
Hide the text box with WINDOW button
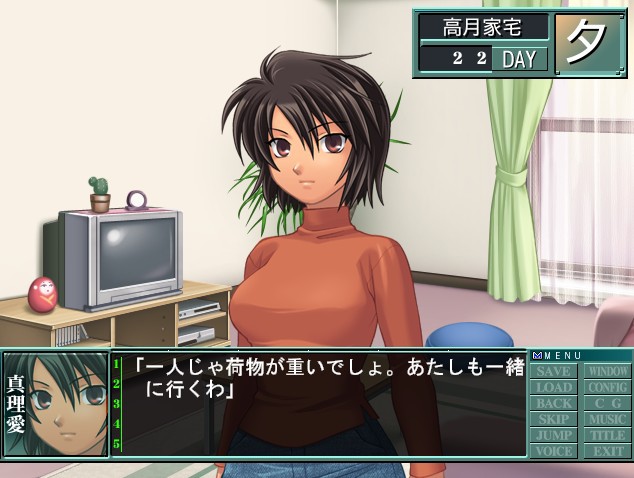pos(607,372)
